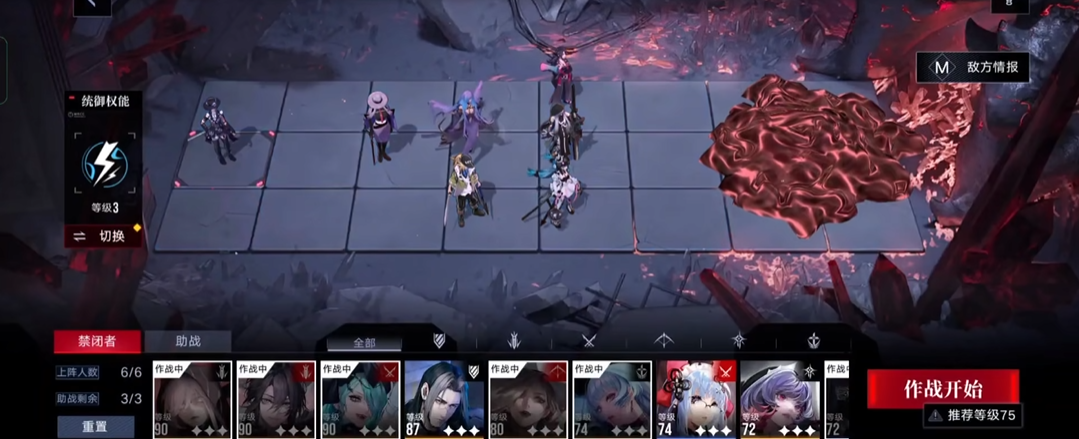This screenshot has height=439, width=1079.
Task: Start the battle with 作战开始
Action: 942,387
